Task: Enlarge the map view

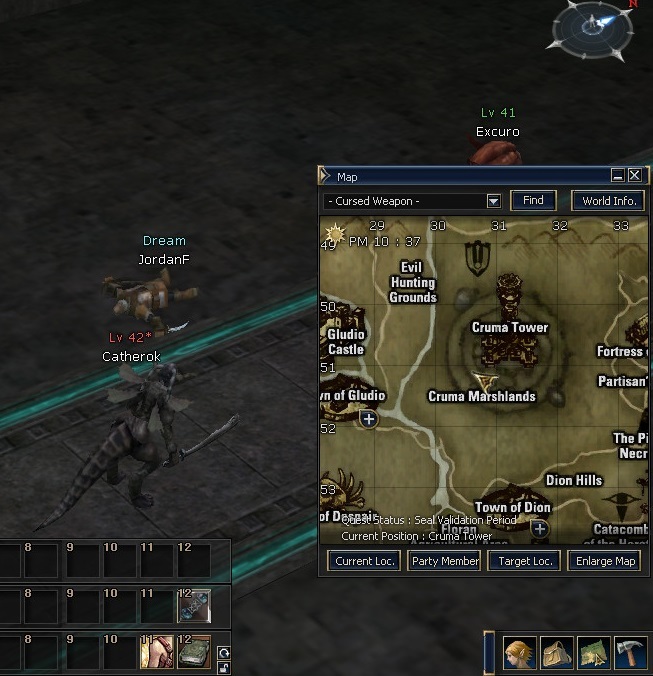Action: pos(605,561)
